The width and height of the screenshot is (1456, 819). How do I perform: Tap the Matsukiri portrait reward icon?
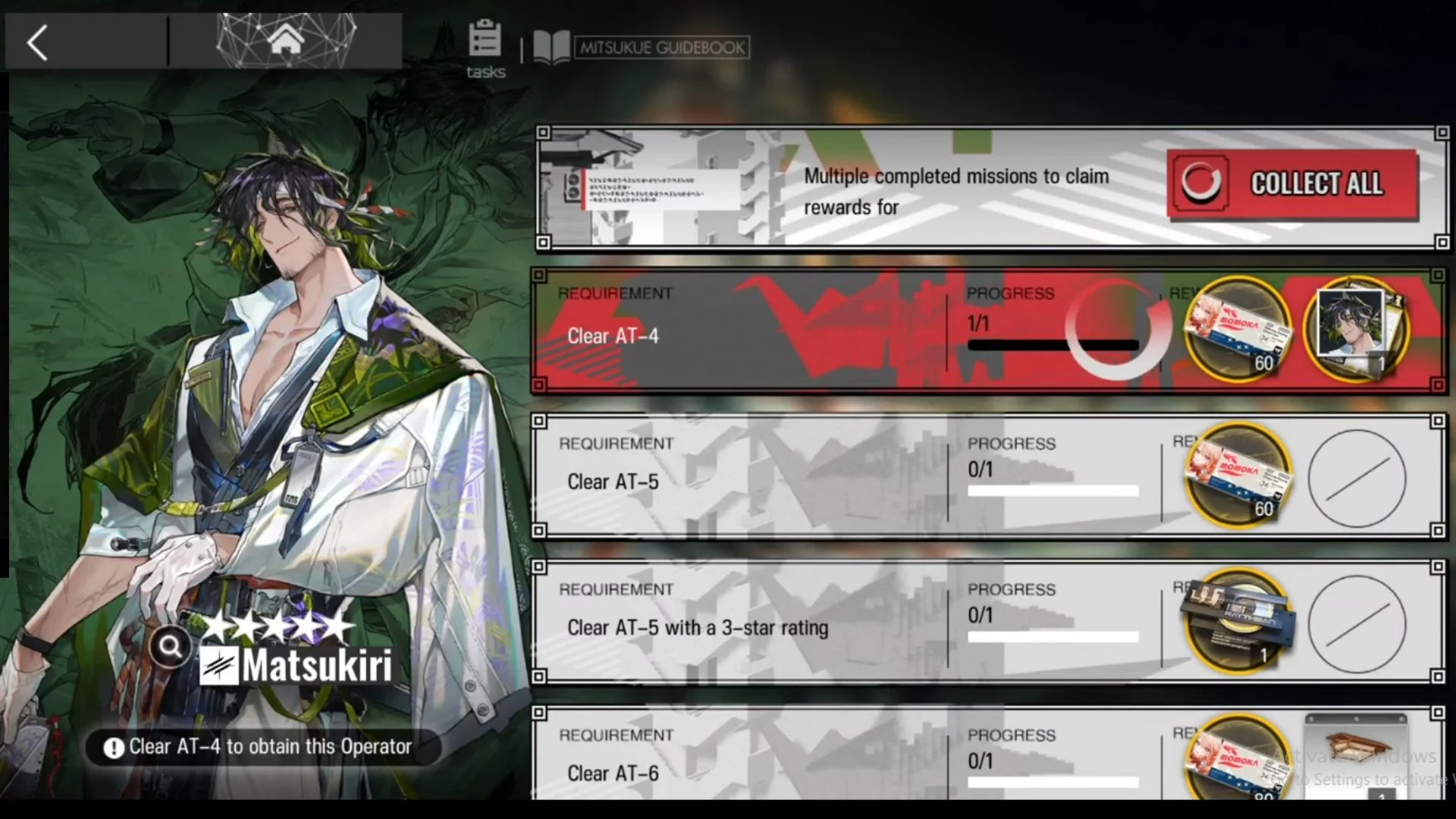point(1356,329)
